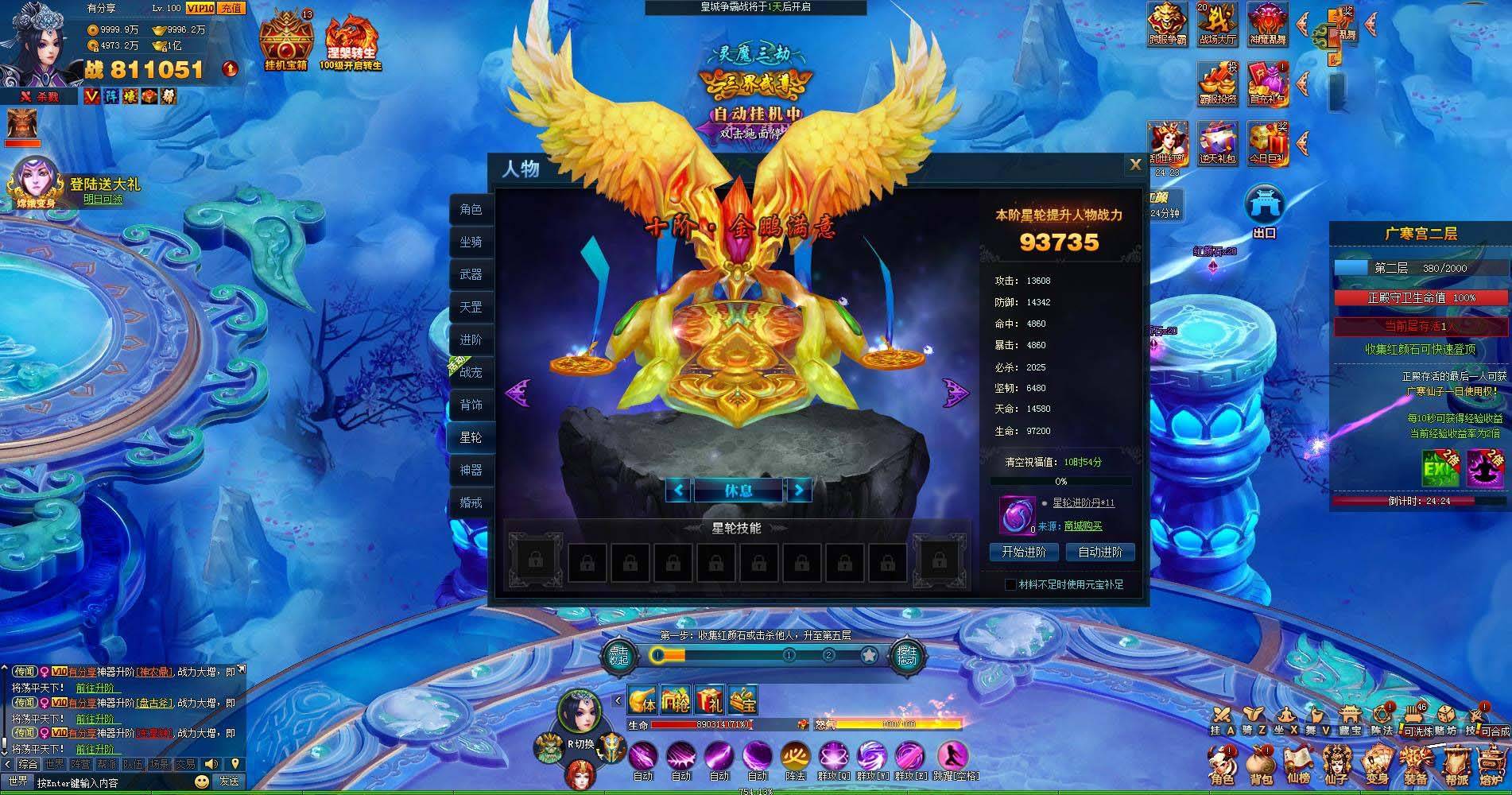Viewport: 1512px width, 795px height.
Task: Cast the 必 ultimate skill icon
Action: tap(795, 754)
